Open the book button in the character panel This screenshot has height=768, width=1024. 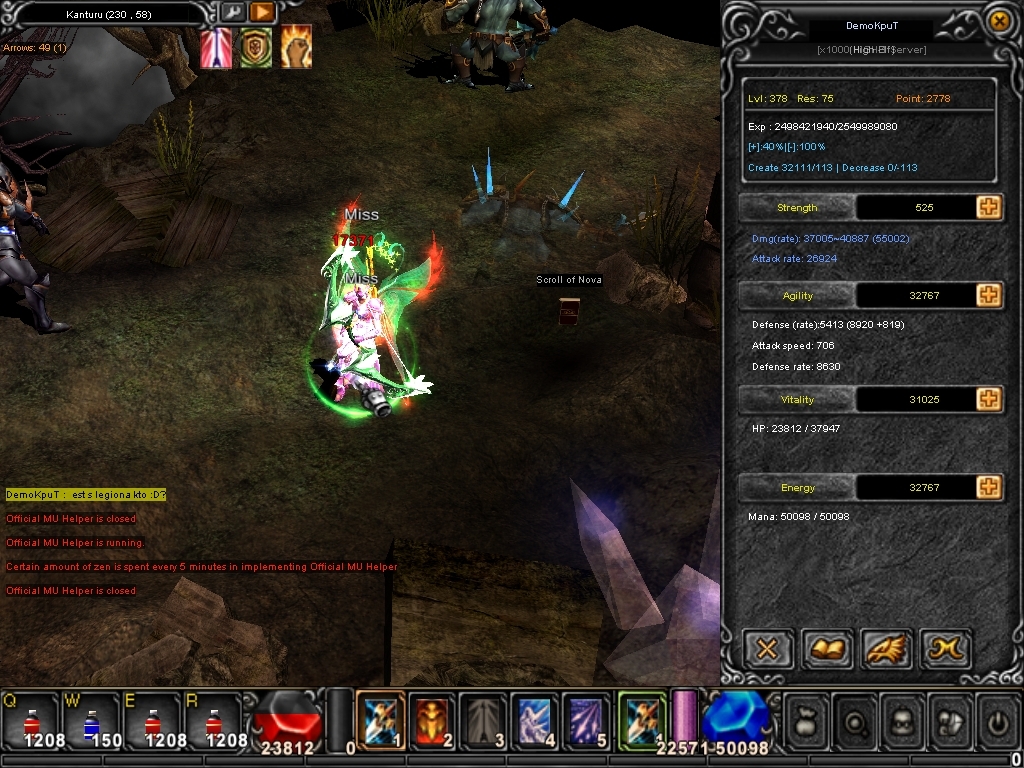coord(826,650)
